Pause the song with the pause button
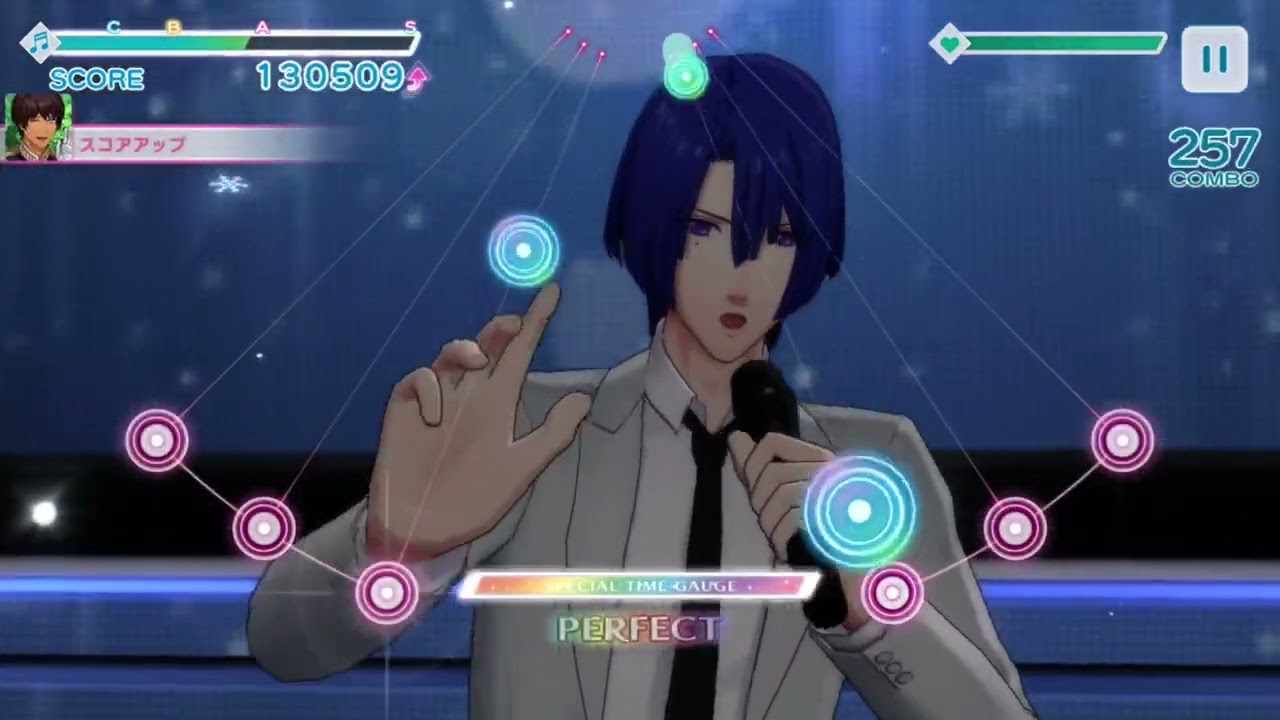 (1214, 59)
